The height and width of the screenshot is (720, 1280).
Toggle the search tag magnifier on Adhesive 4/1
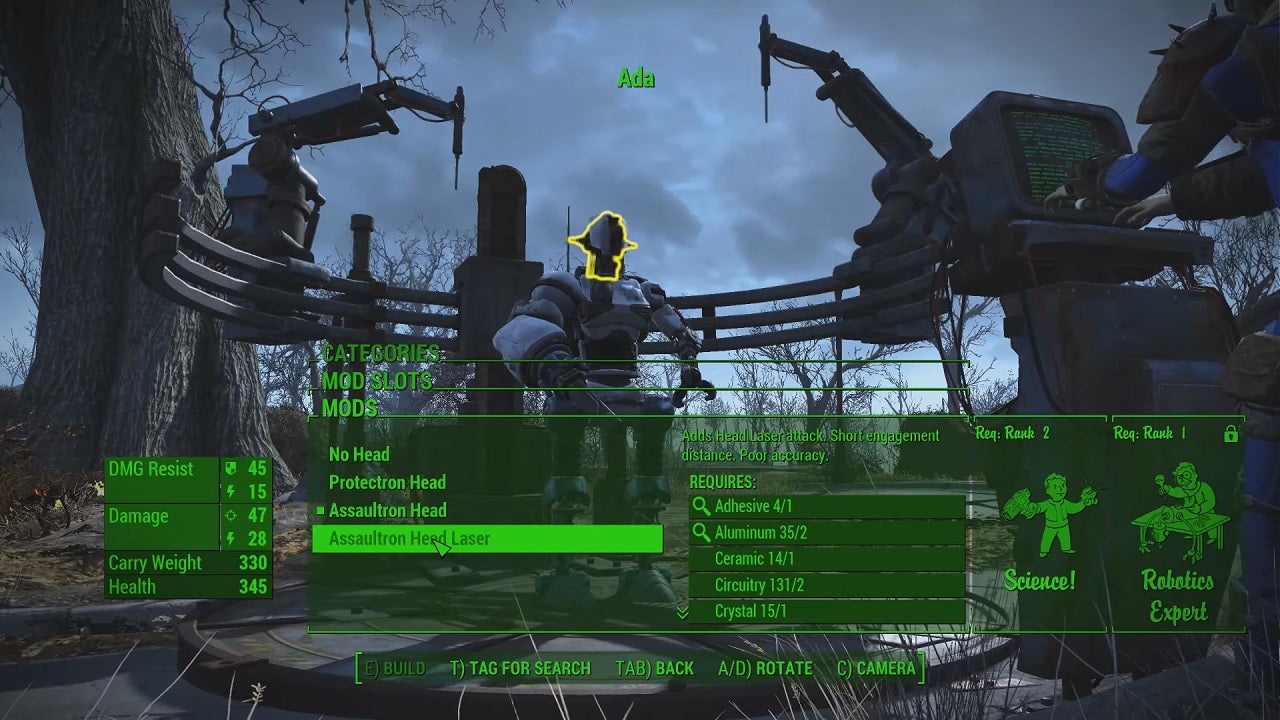click(x=701, y=507)
